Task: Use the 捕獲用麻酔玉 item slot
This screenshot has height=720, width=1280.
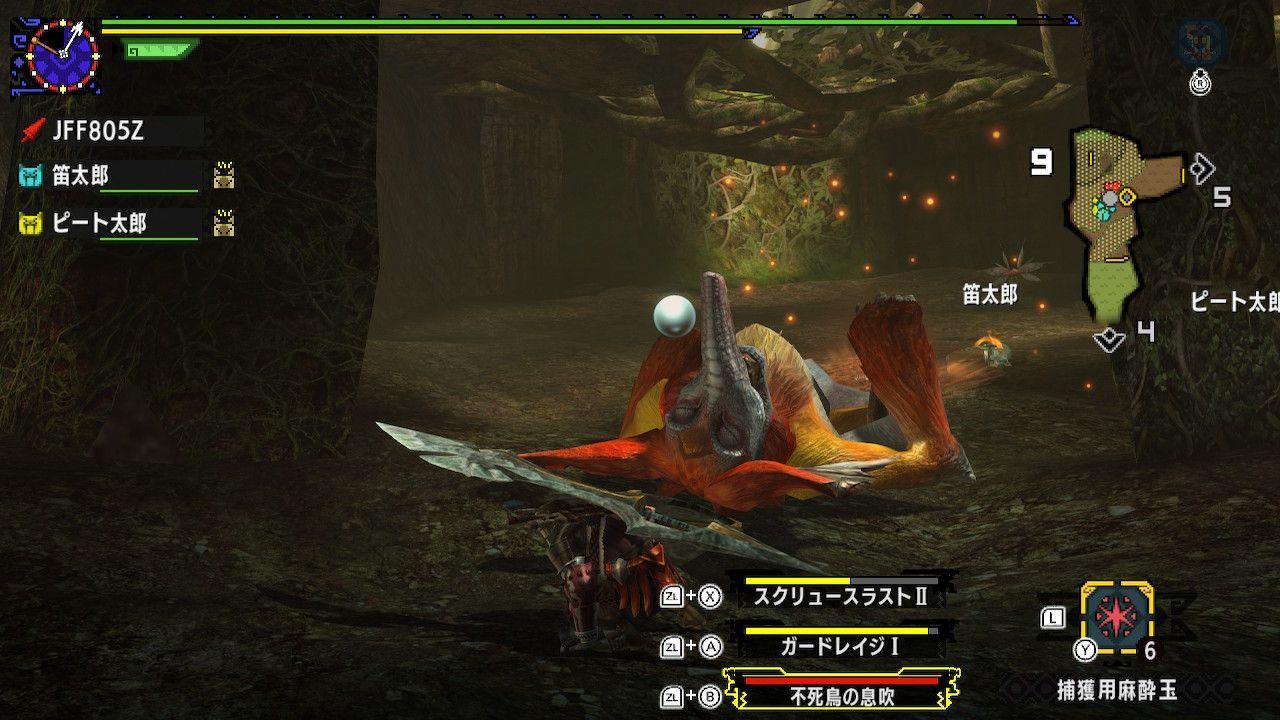Action: 1116,617
